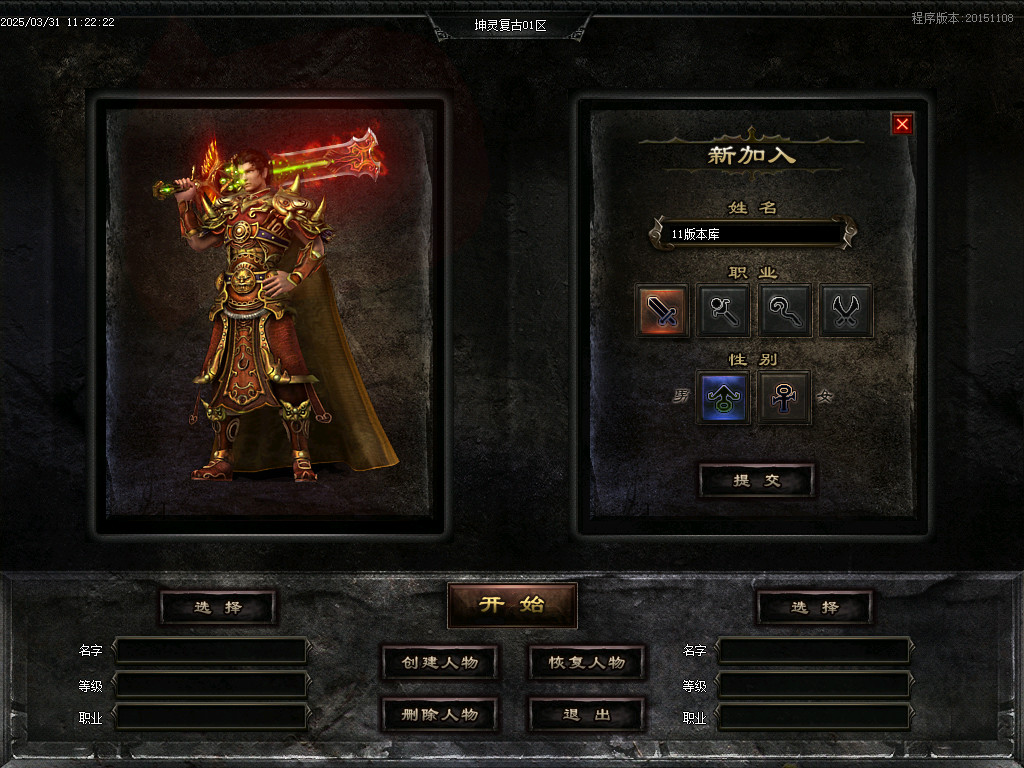Choose the sword warrior class icon
This screenshot has width=1024, height=768.
click(x=662, y=310)
